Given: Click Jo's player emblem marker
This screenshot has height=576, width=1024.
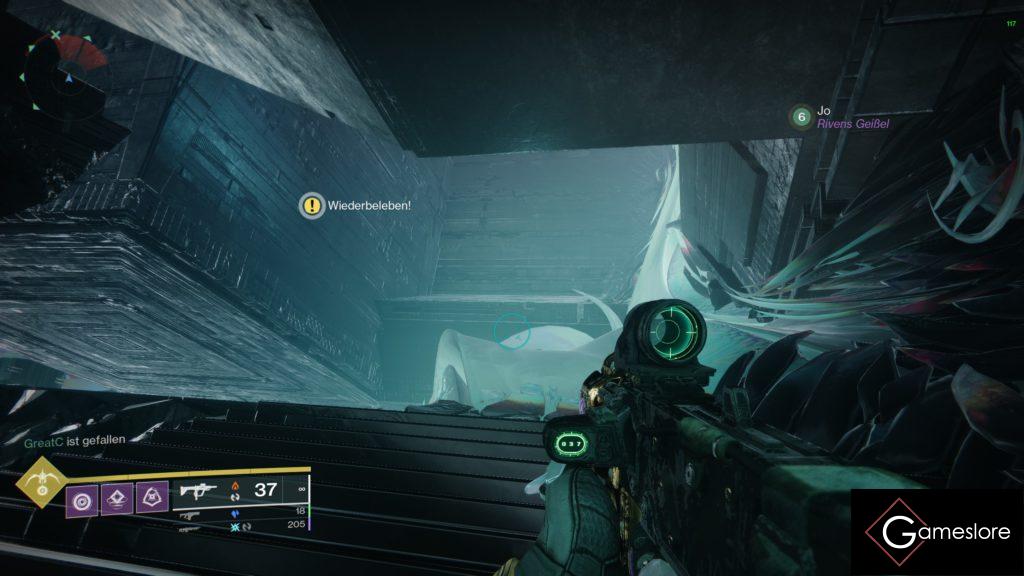Looking at the screenshot, I should coord(800,118).
